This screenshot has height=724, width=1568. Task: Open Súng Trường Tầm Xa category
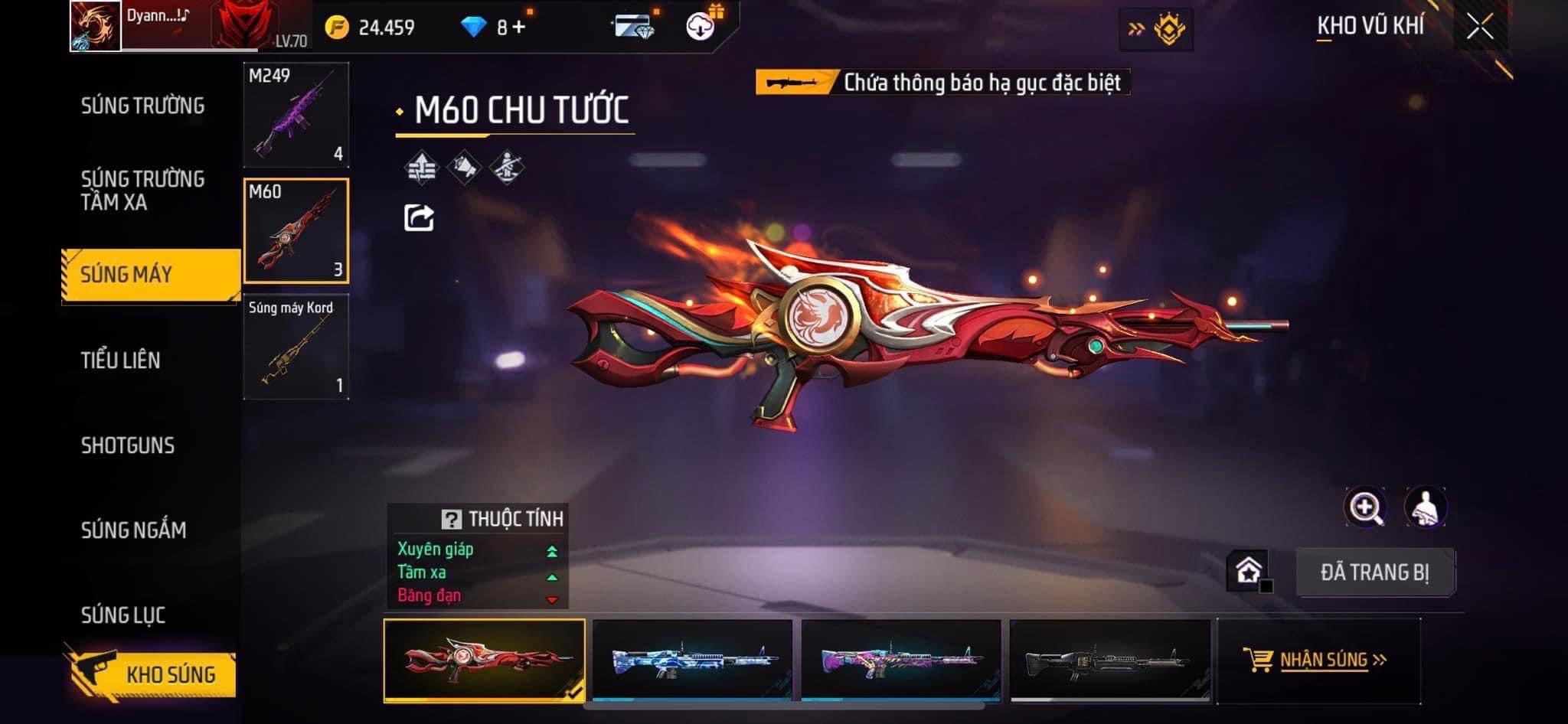[142, 191]
